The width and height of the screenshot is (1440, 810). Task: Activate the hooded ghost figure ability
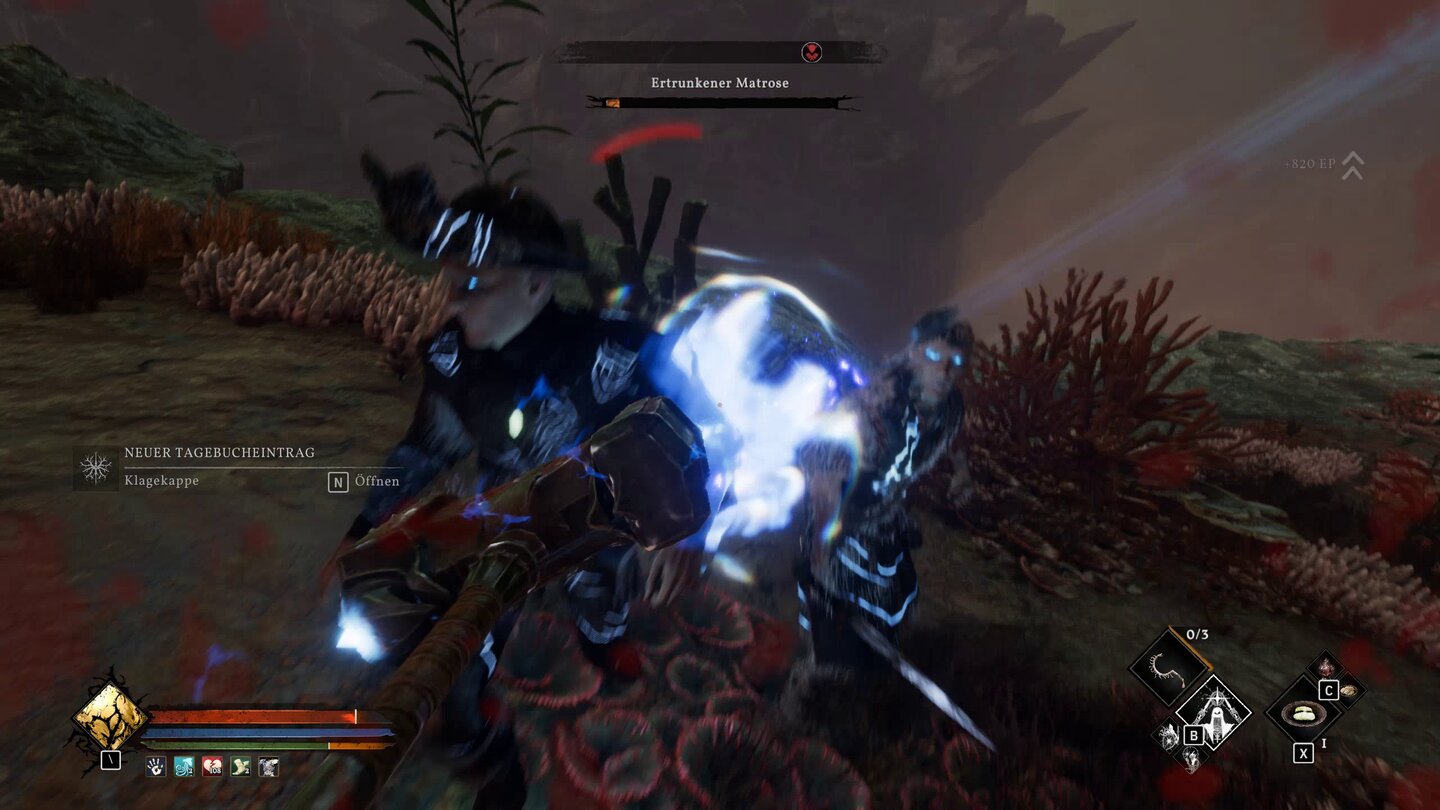[x=1213, y=711]
